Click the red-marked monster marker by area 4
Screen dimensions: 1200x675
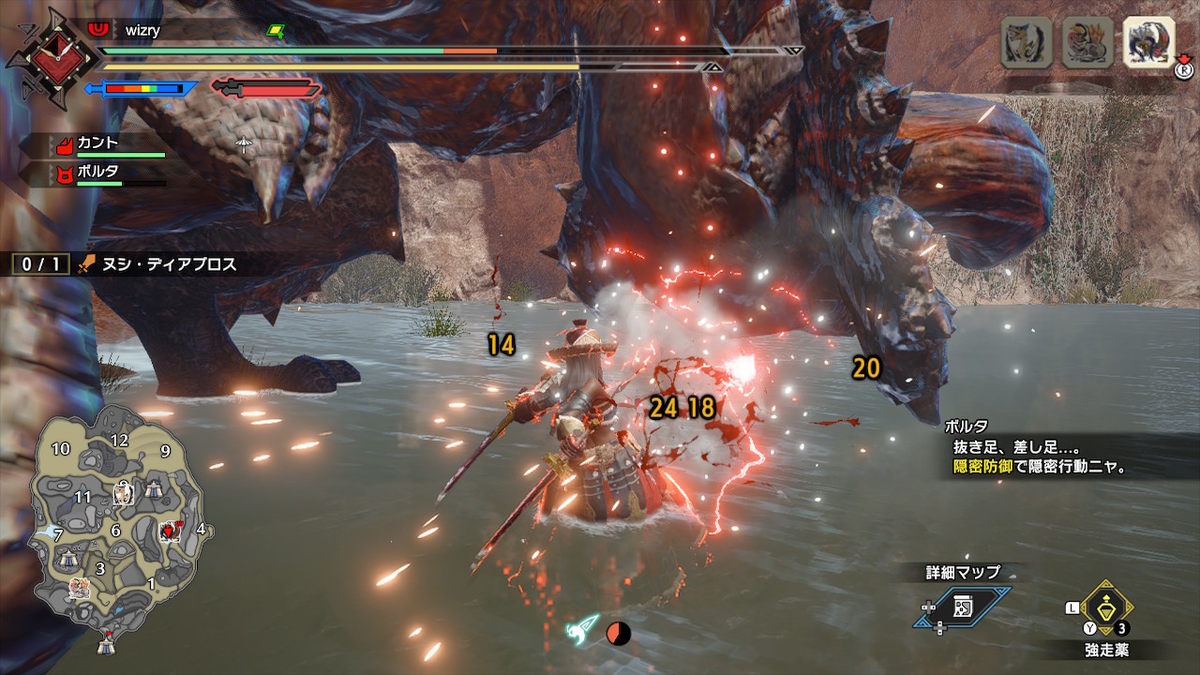pos(170,530)
